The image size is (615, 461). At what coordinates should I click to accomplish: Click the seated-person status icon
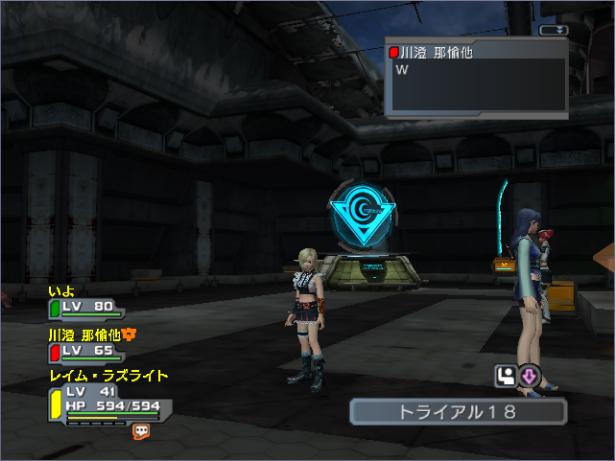504,376
